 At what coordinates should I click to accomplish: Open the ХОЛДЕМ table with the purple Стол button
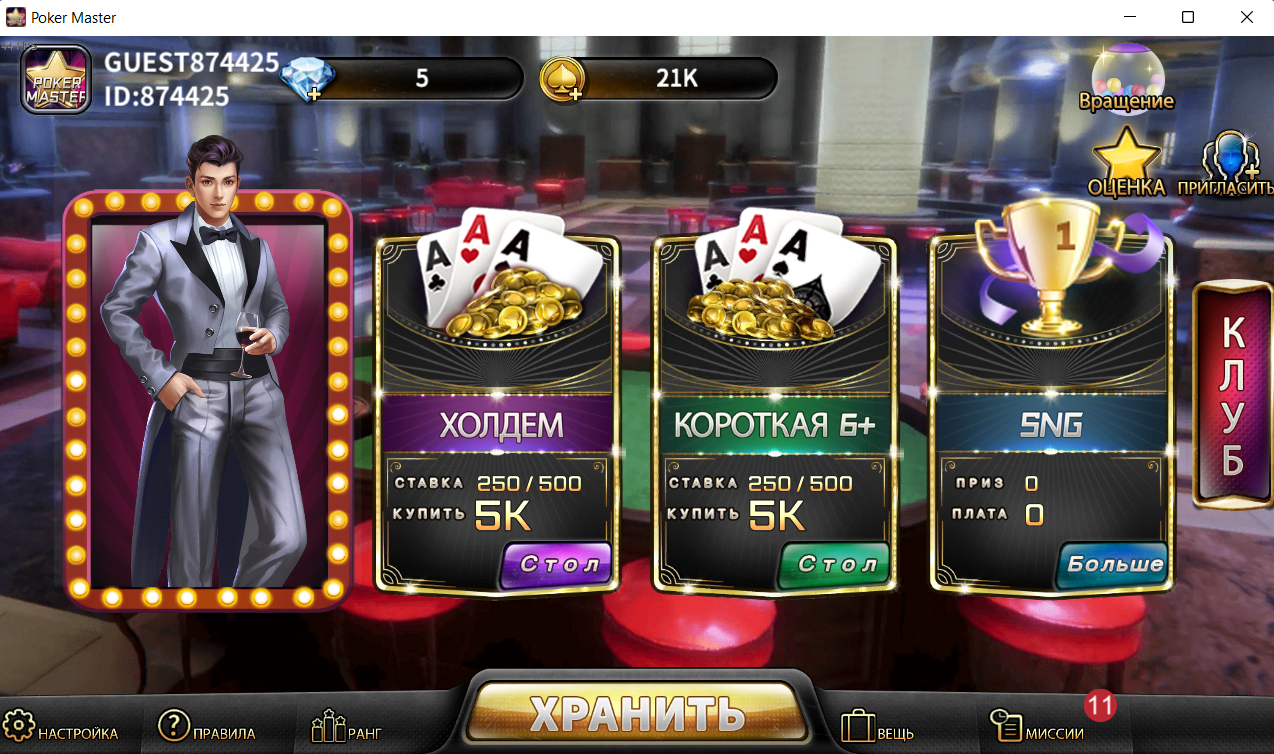coord(556,564)
